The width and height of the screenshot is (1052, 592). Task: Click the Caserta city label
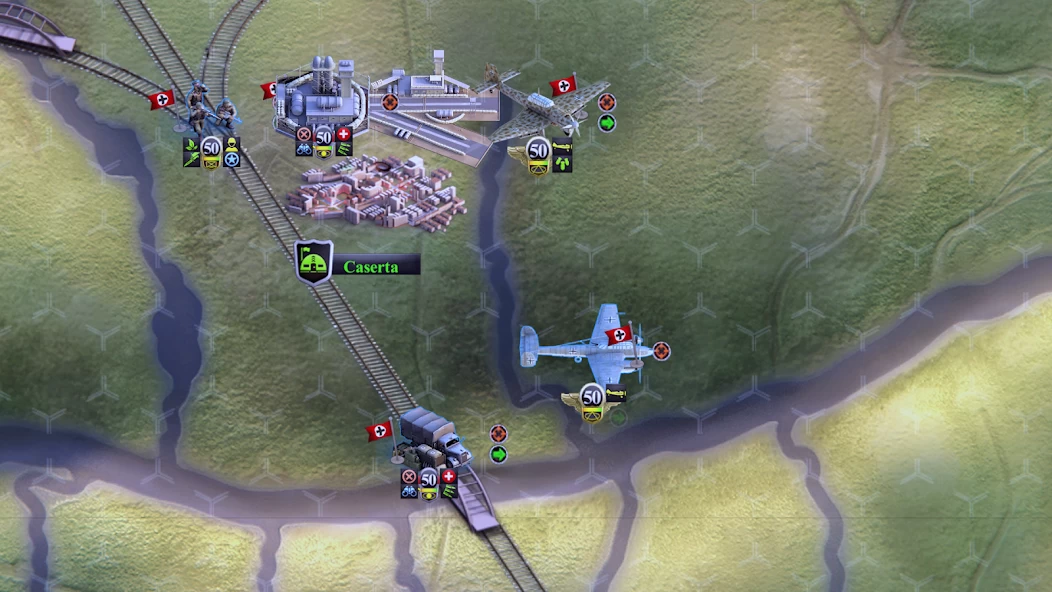click(x=371, y=267)
